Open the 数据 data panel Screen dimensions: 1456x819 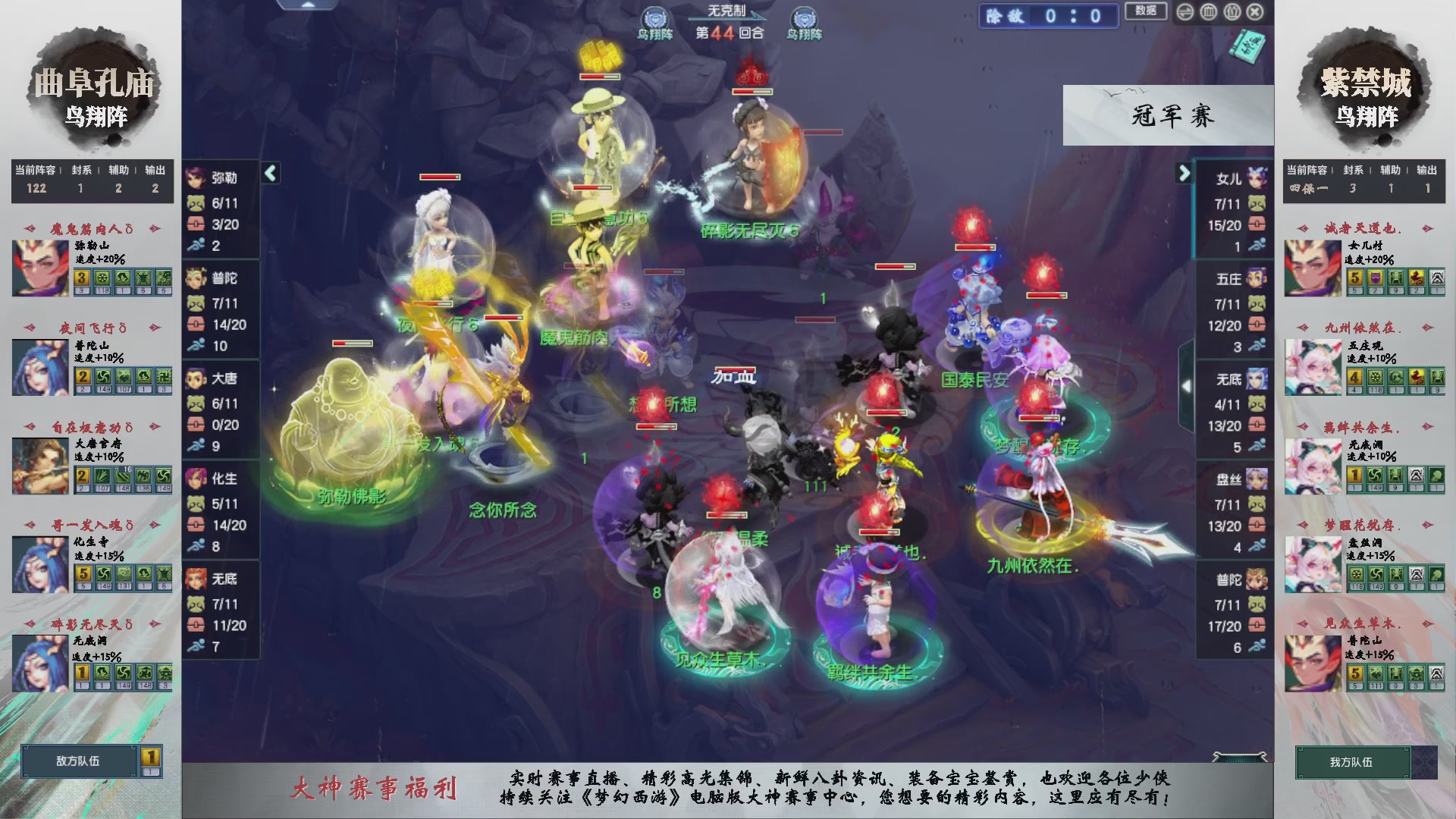[1147, 11]
